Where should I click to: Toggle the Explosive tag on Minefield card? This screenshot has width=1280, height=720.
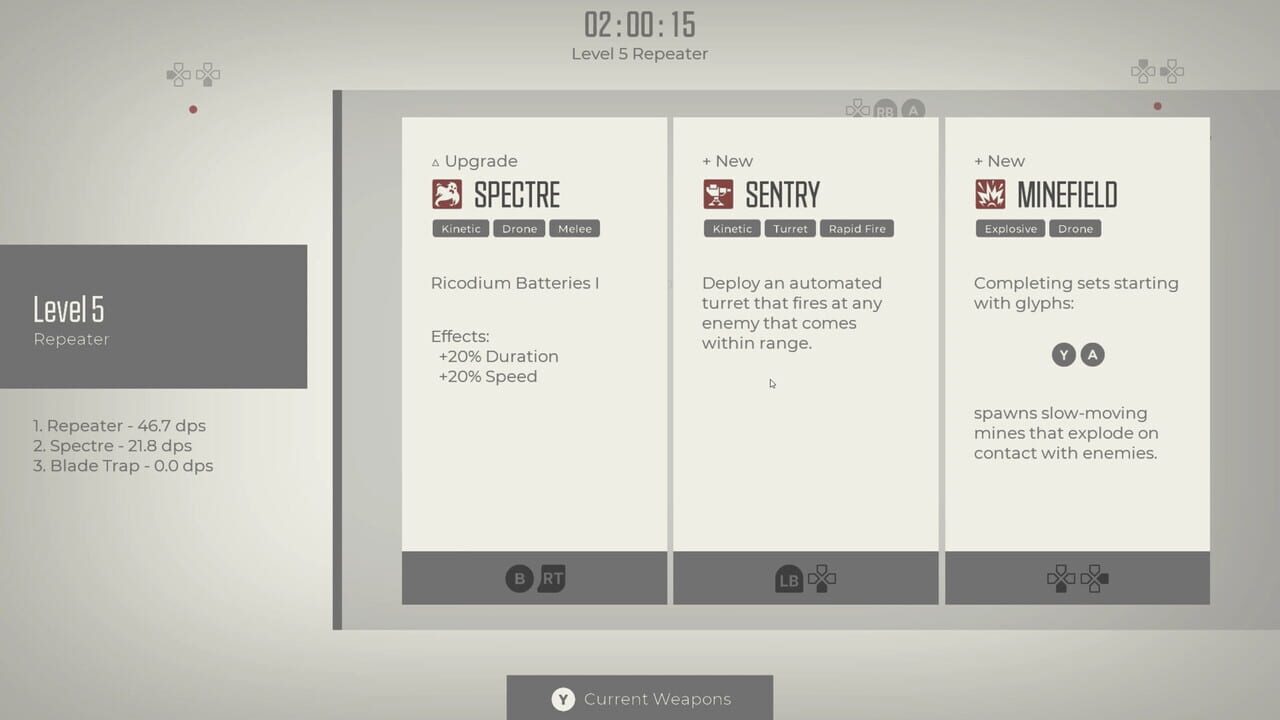point(1010,228)
